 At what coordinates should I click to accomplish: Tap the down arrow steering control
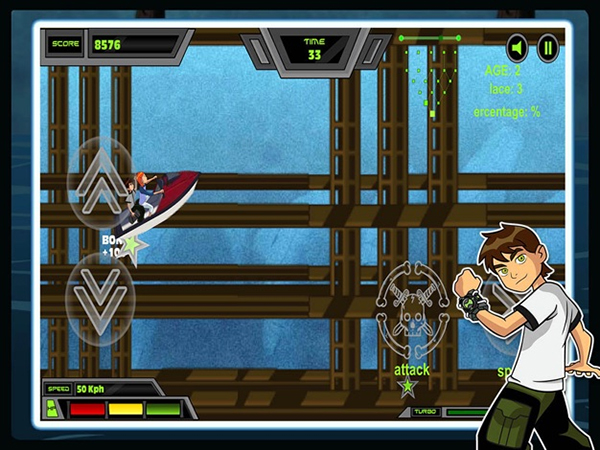(100, 301)
